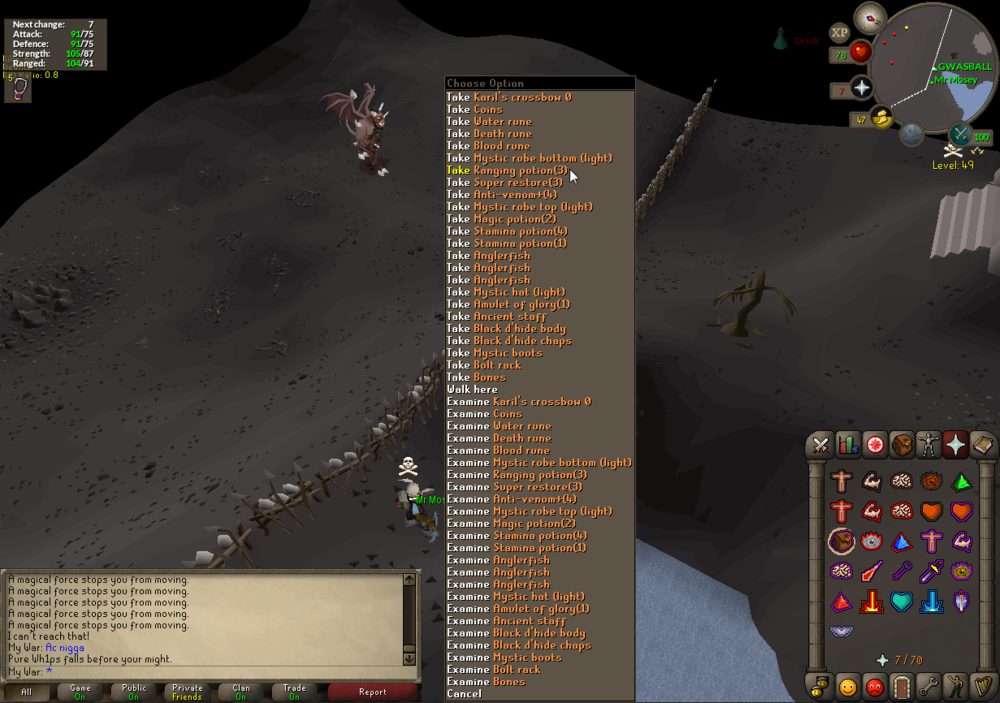Open the logout door tab
Screen dimensions: 1000x703
click(x=902, y=687)
